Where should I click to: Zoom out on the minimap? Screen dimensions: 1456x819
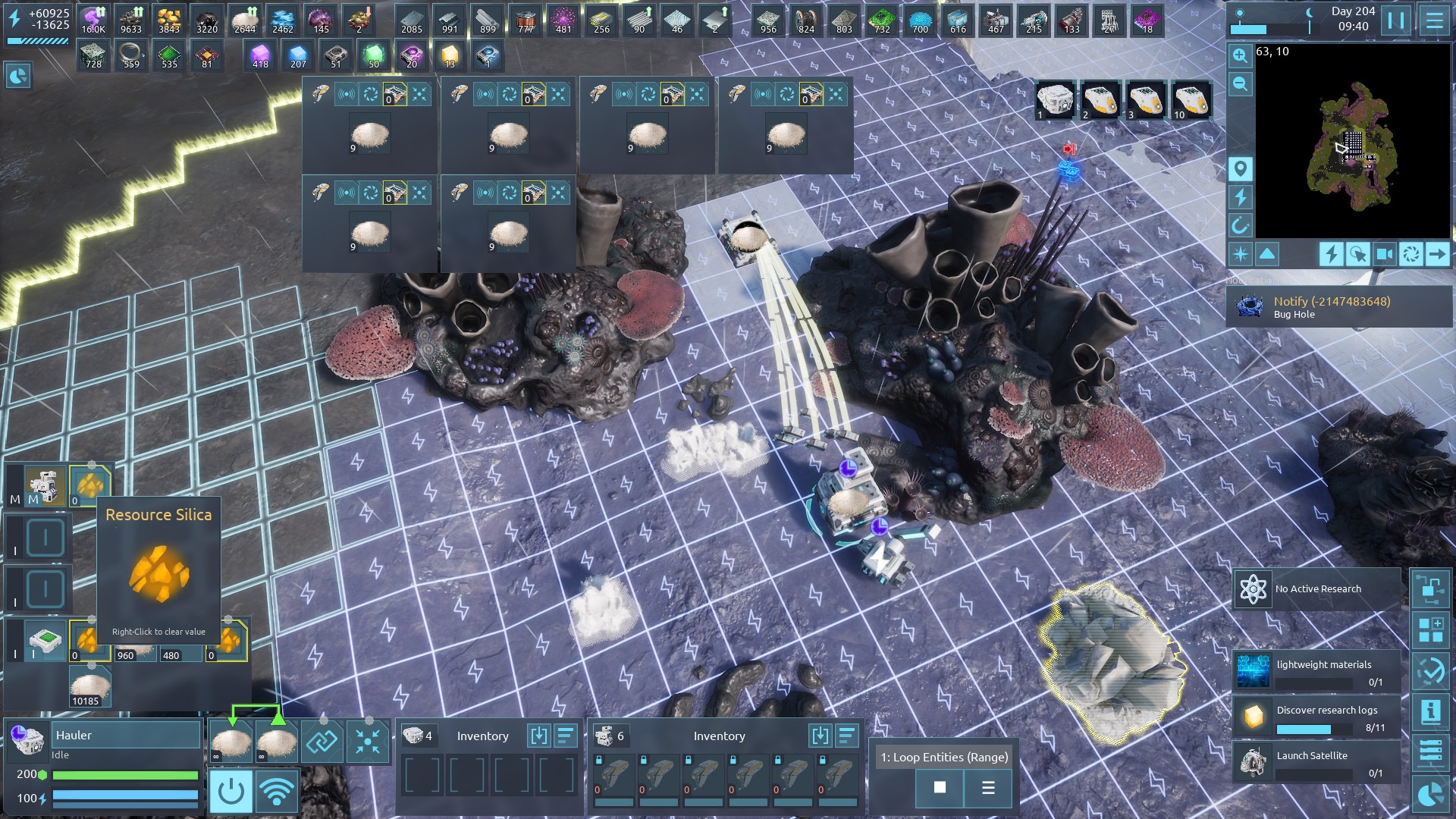1240,83
